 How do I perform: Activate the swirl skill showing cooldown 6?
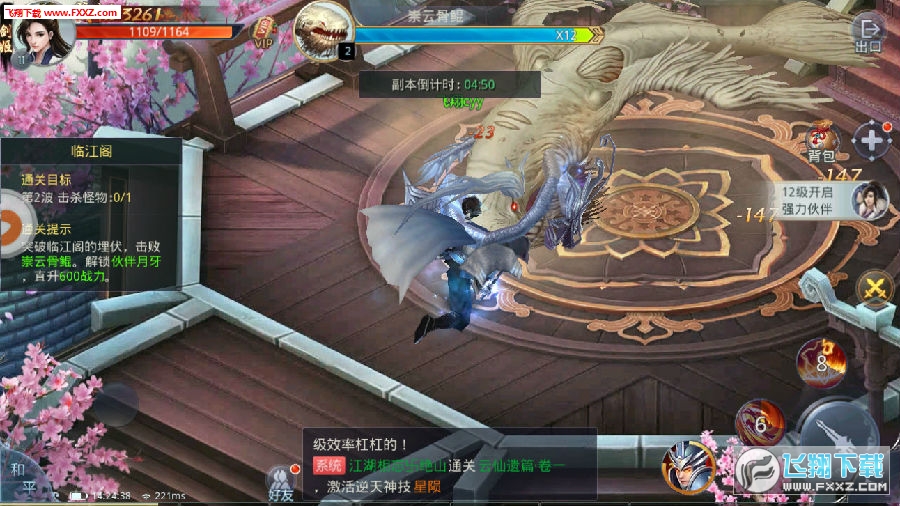pos(759,422)
